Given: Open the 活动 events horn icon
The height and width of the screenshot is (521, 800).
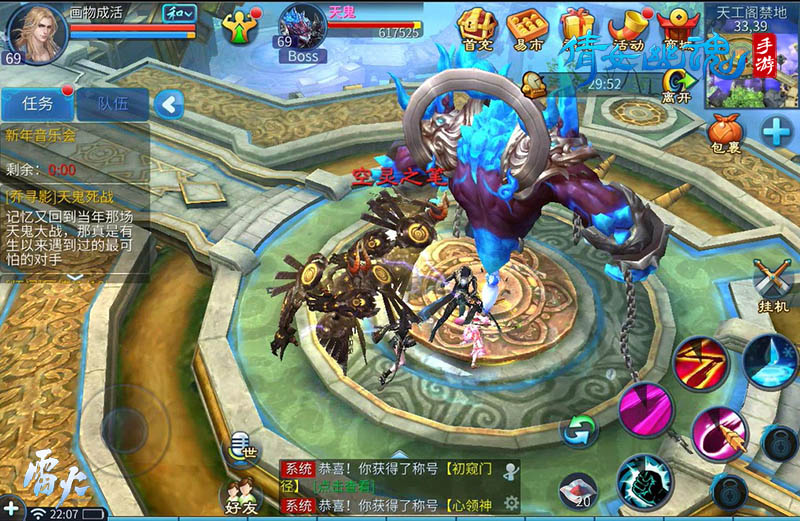Looking at the screenshot, I should tap(628, 27).
